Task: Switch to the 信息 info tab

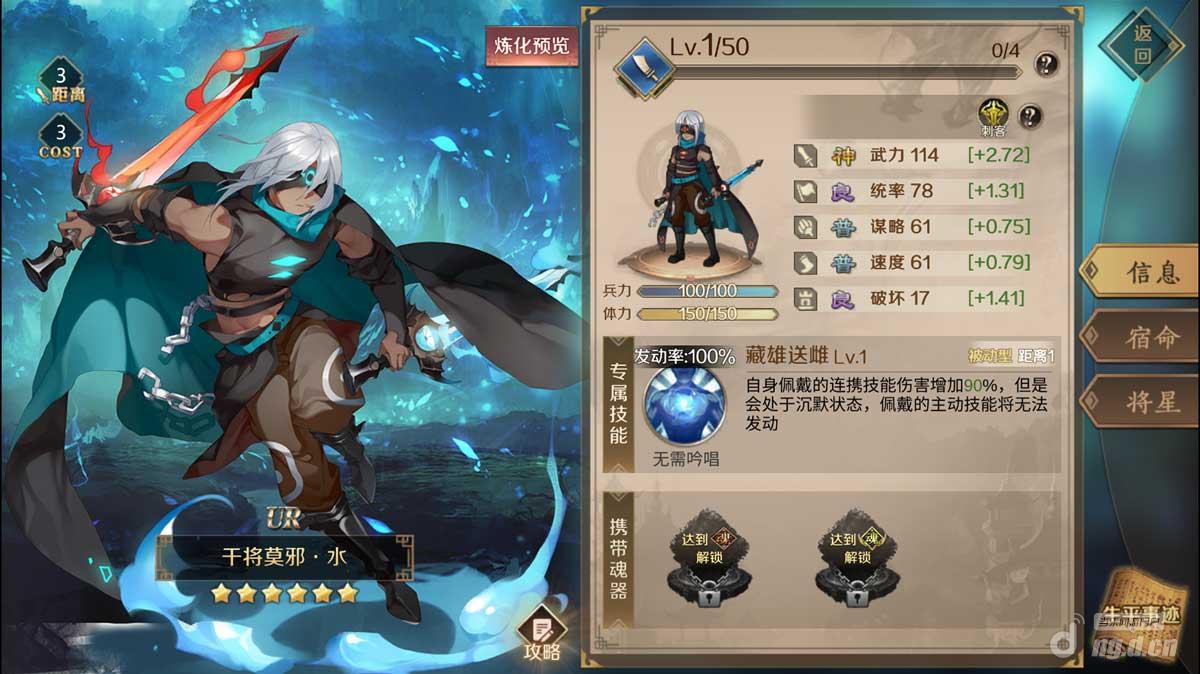Action: coord(1140,272)
